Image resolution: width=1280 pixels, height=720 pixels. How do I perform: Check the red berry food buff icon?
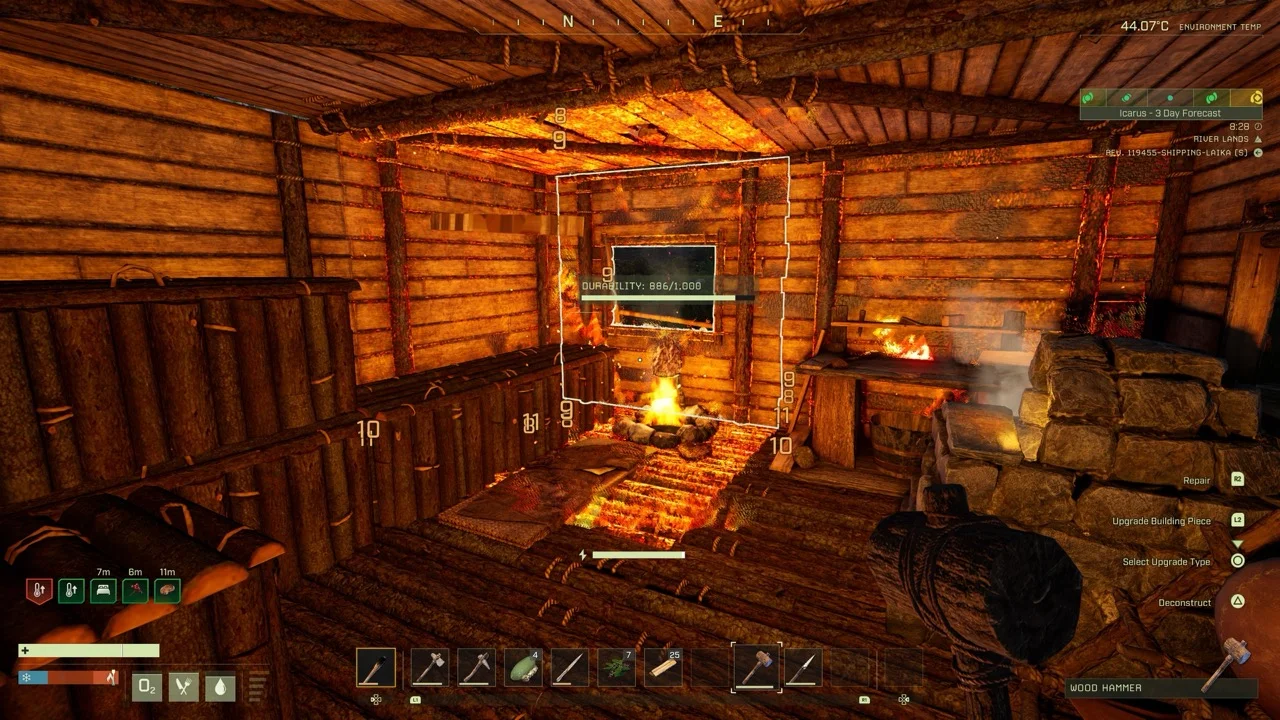[x=135, y=591]
